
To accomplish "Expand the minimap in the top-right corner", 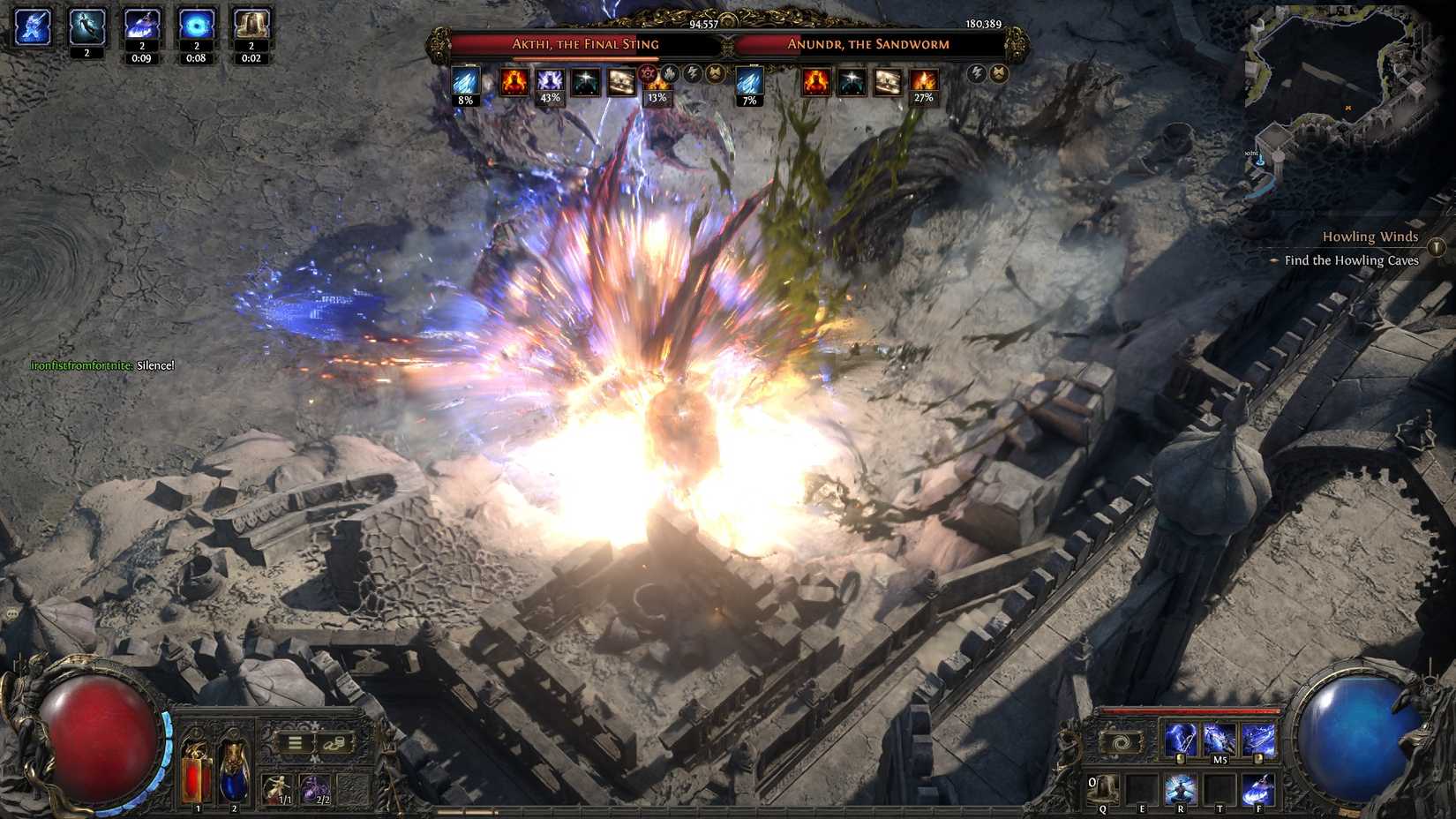I will click(1350, 79).
